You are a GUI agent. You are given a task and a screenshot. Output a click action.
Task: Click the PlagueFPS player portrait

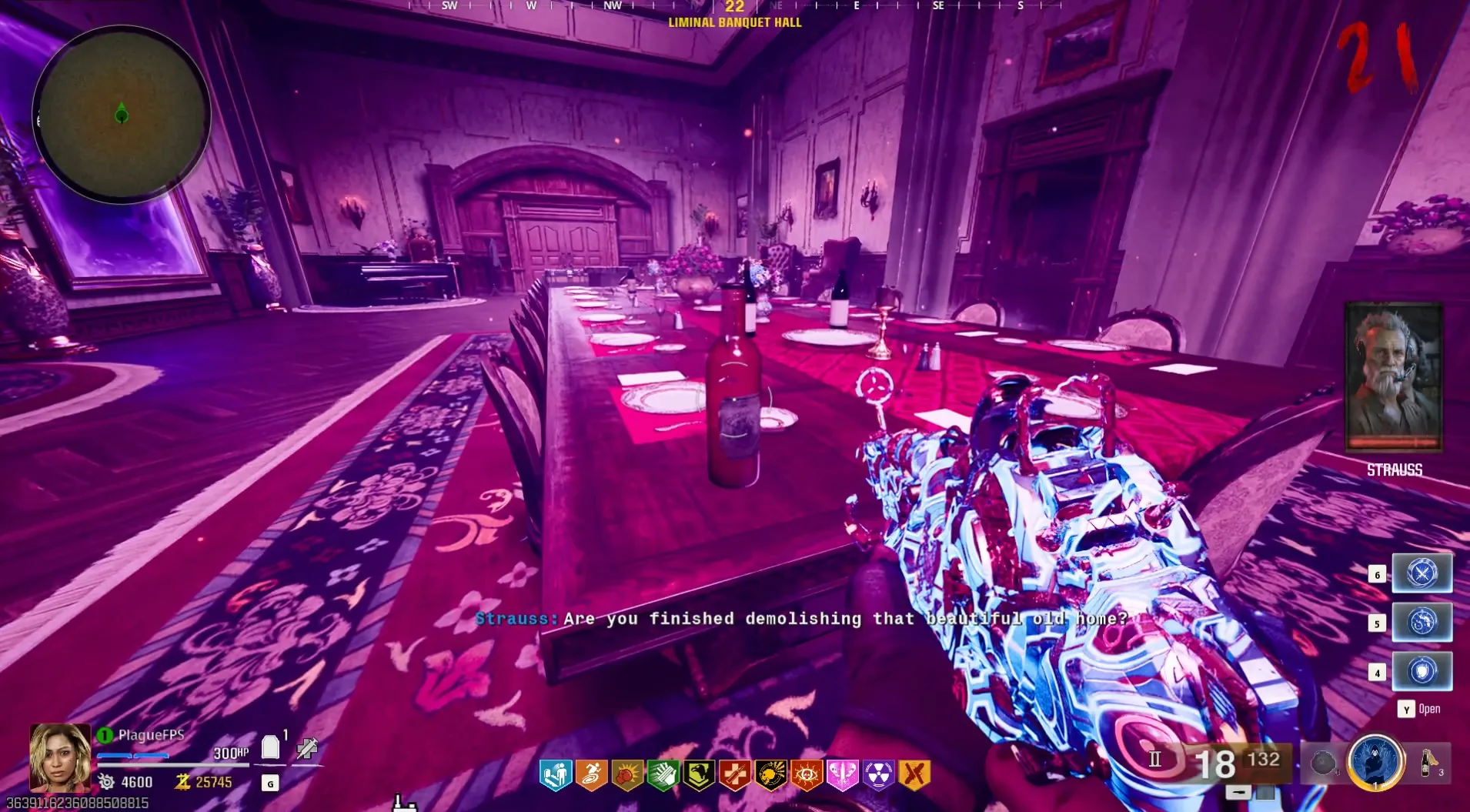point(59,757)
